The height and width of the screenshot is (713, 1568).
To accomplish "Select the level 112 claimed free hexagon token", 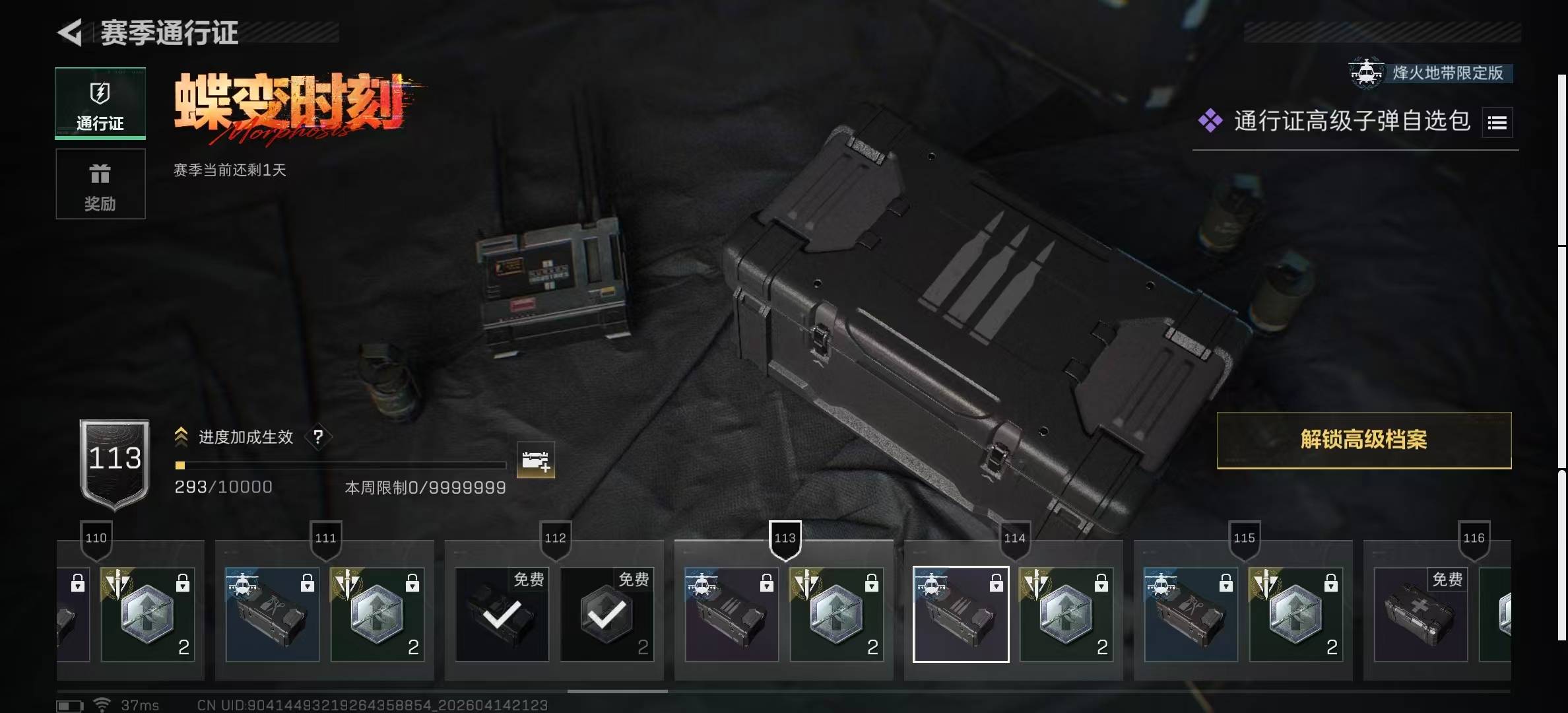I will pos(606,614).
